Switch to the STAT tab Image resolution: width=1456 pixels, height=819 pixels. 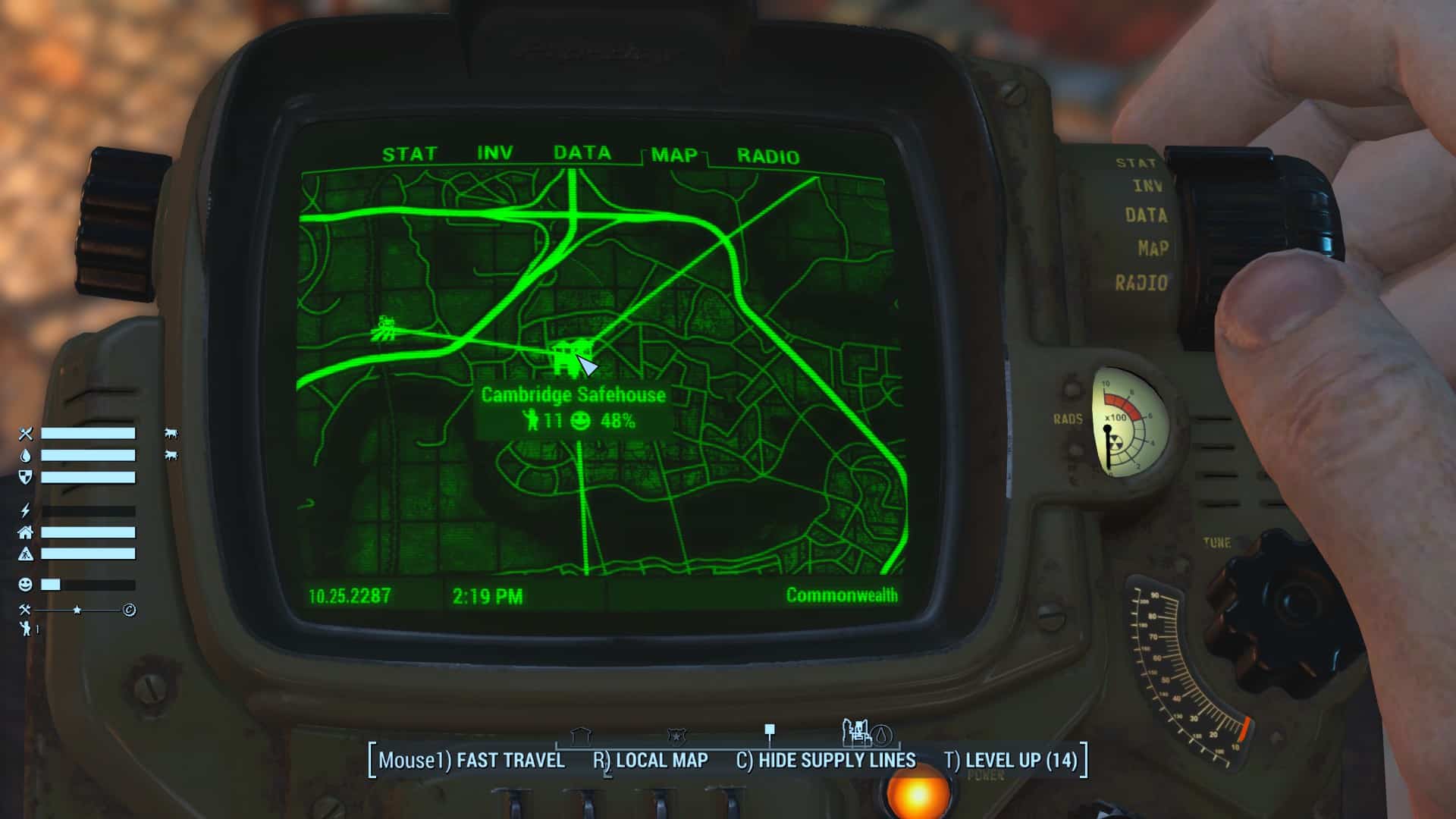[x=409, y=155]
